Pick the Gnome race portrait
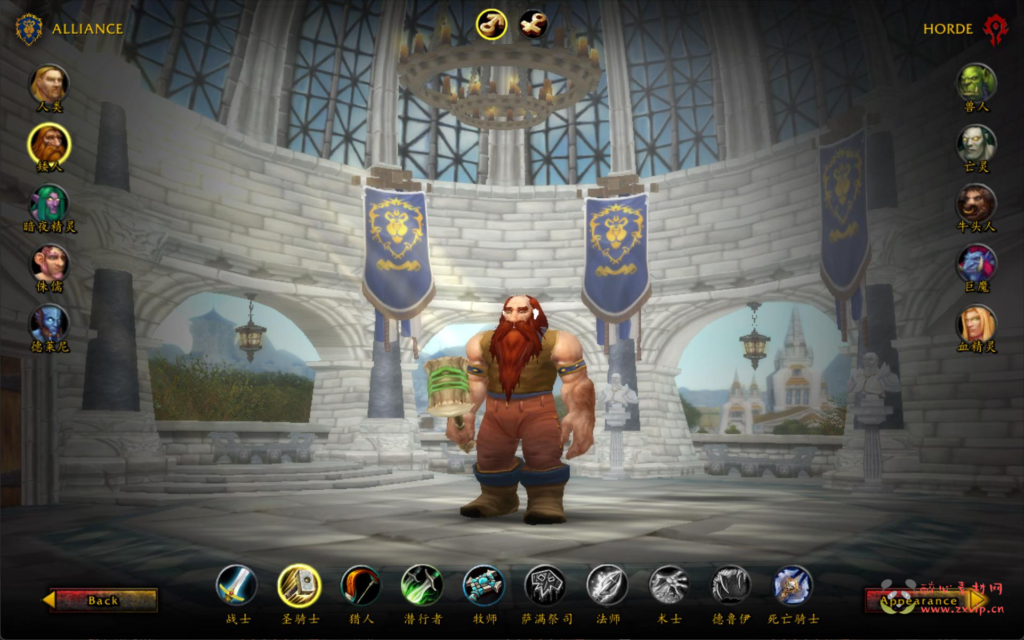 pyautogui.click(x=49, y=263)
